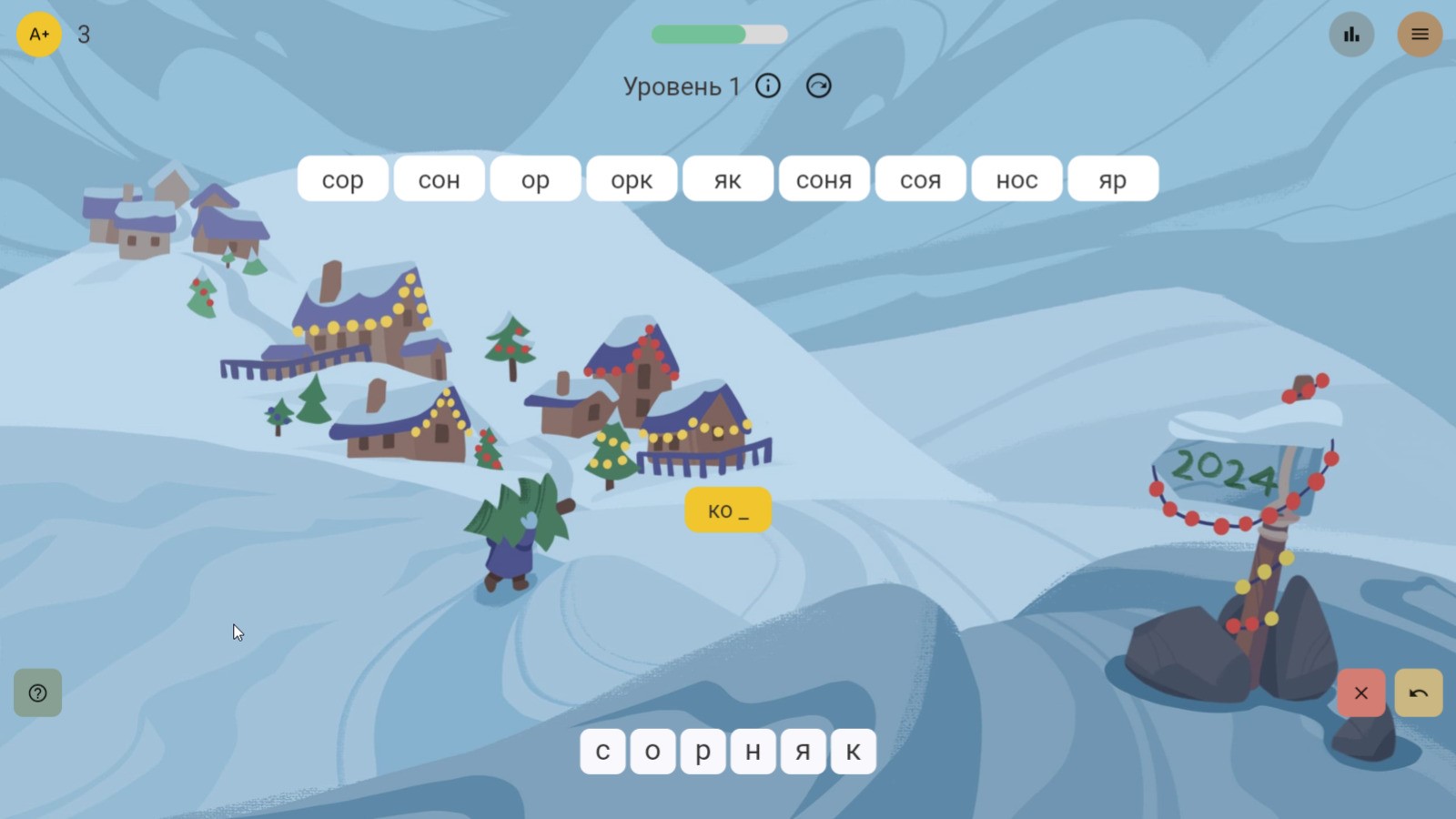Click the Уровень 1 label
This screenshot has height=819, width=1456.
pyautogui.click(x=681, y=85)
